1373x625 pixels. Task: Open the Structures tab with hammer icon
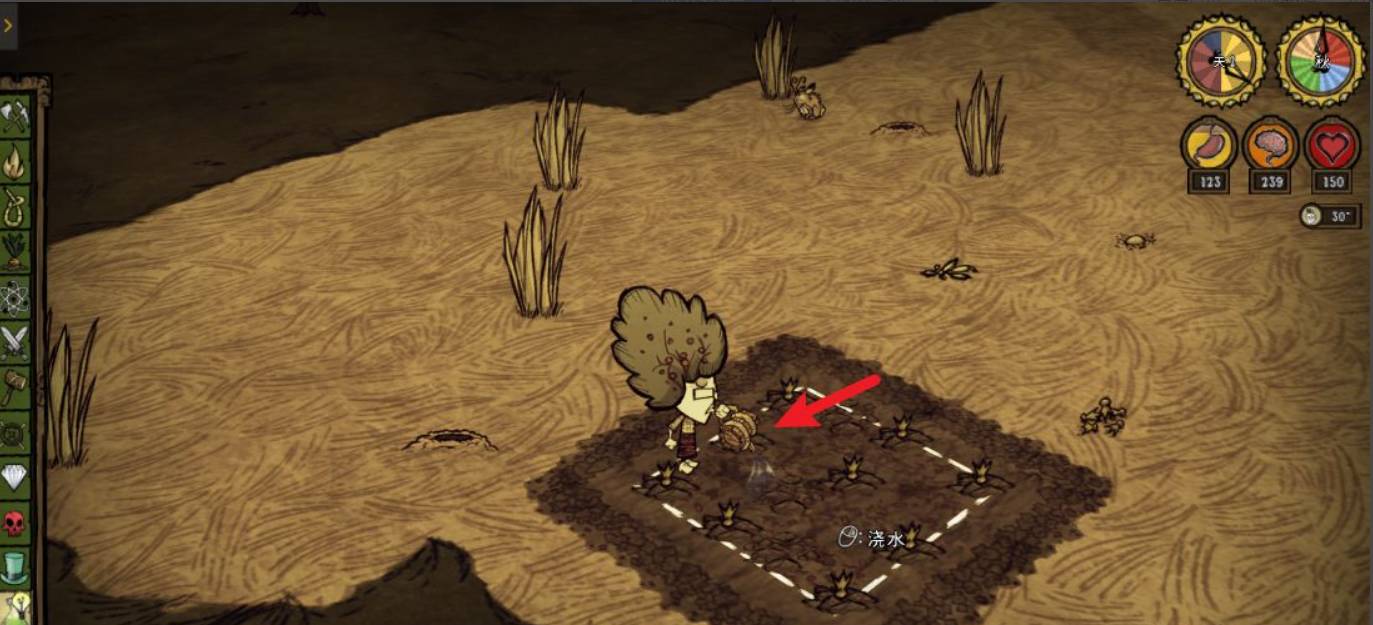(12, 387)
